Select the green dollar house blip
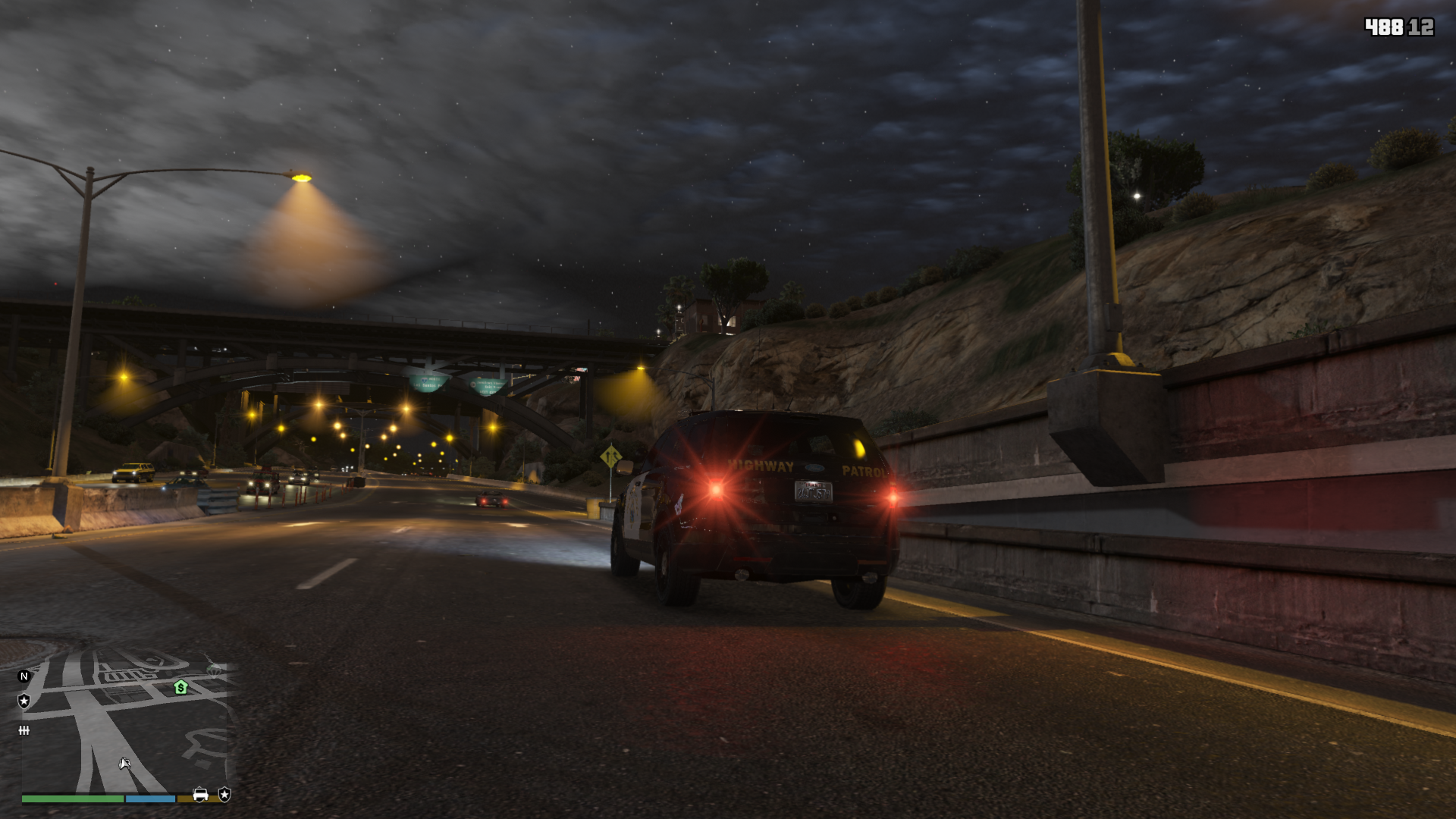The width and height of the screenshot is (1456, 819). [180, 687]
